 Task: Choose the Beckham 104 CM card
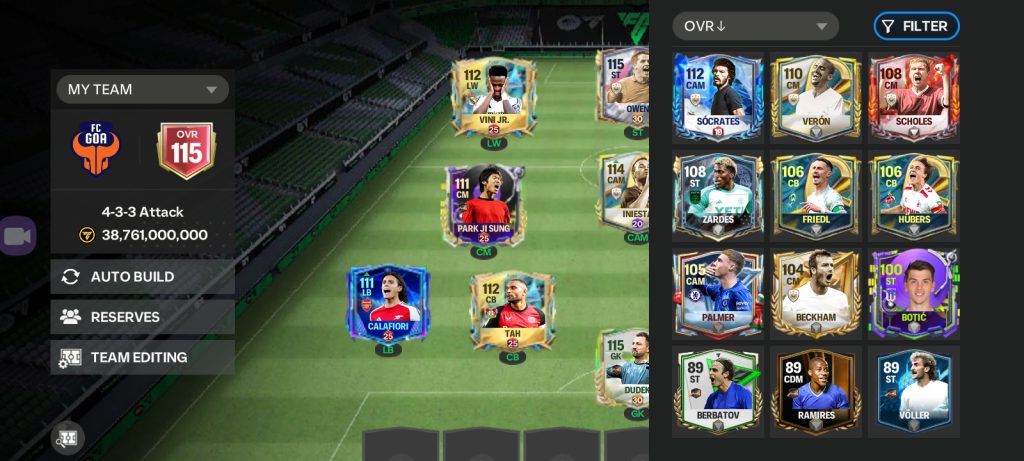[x=816, y=292]
